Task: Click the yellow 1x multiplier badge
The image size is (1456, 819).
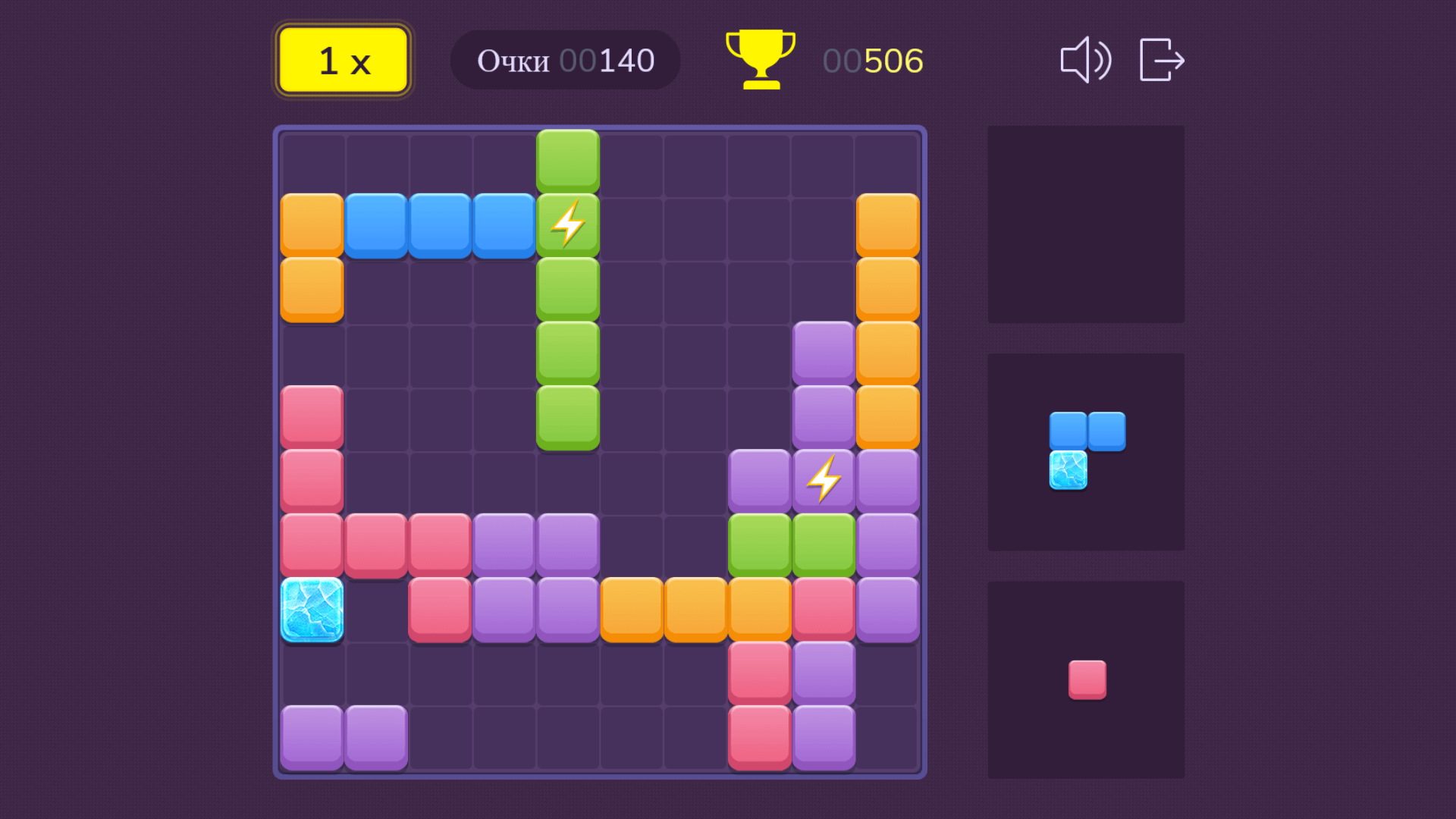Action: click(342, 61)
